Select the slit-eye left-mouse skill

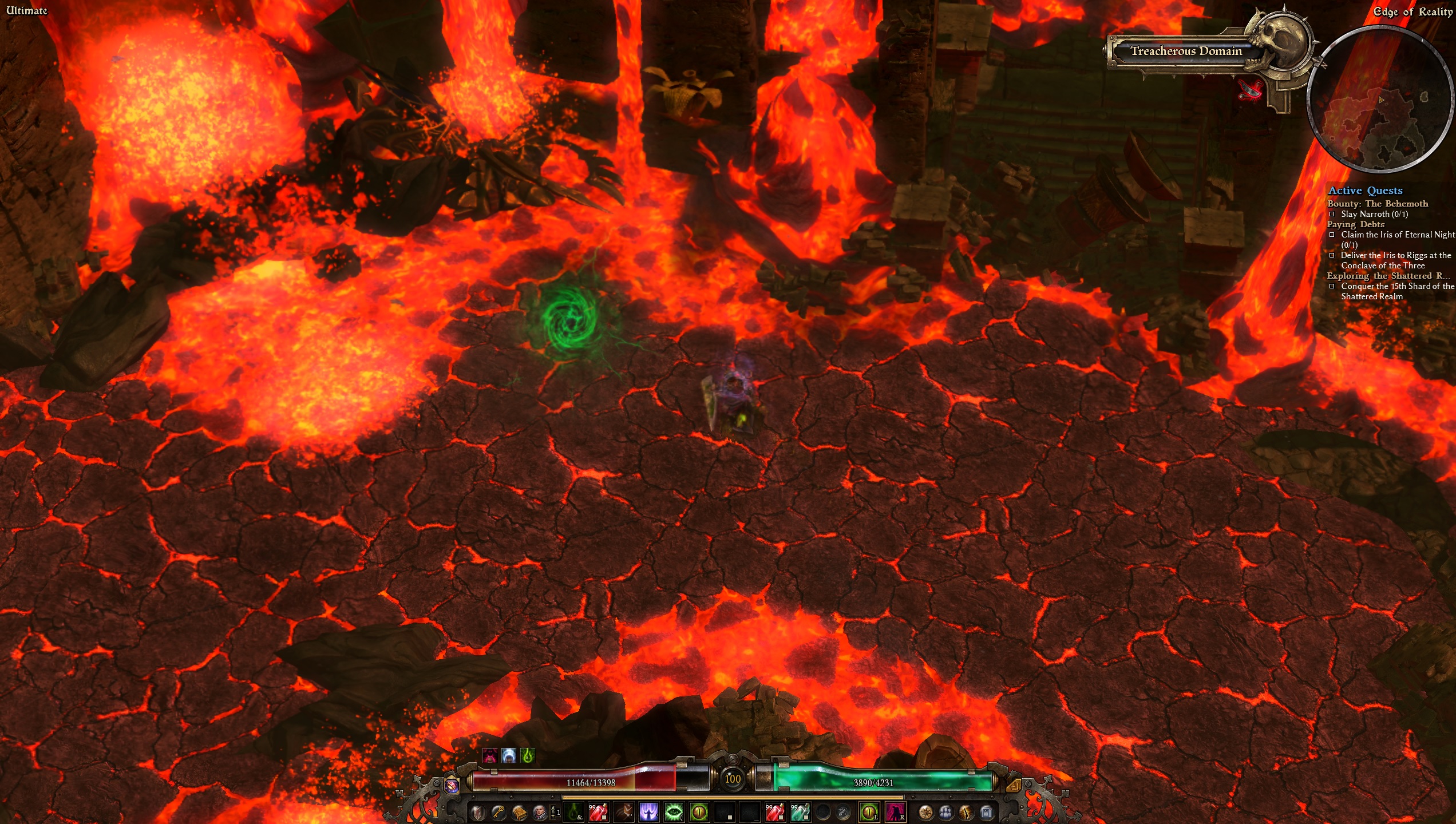[x=870, y=812]
